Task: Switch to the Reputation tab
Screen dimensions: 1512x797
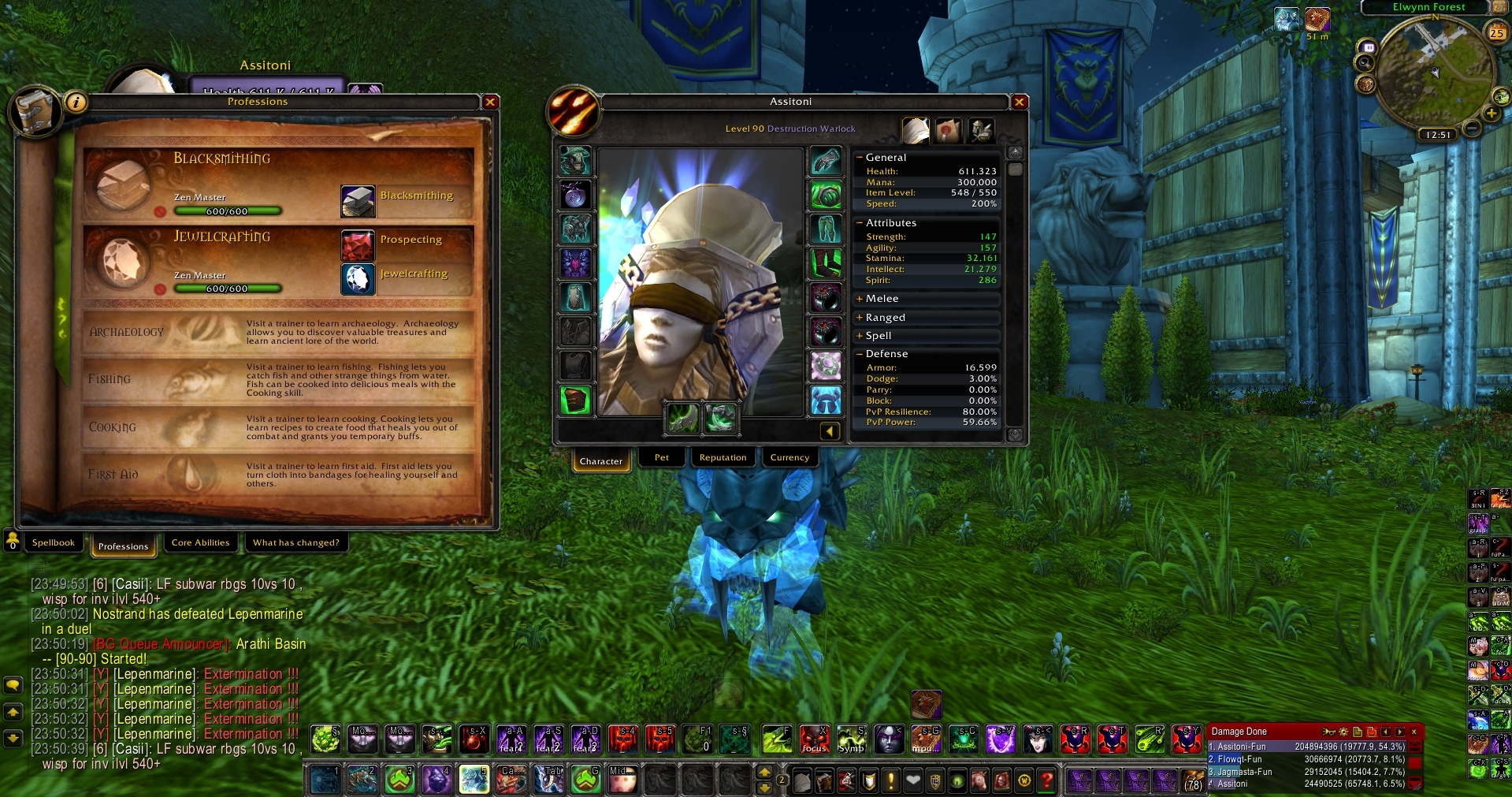Action: click(x=723, y=458)
